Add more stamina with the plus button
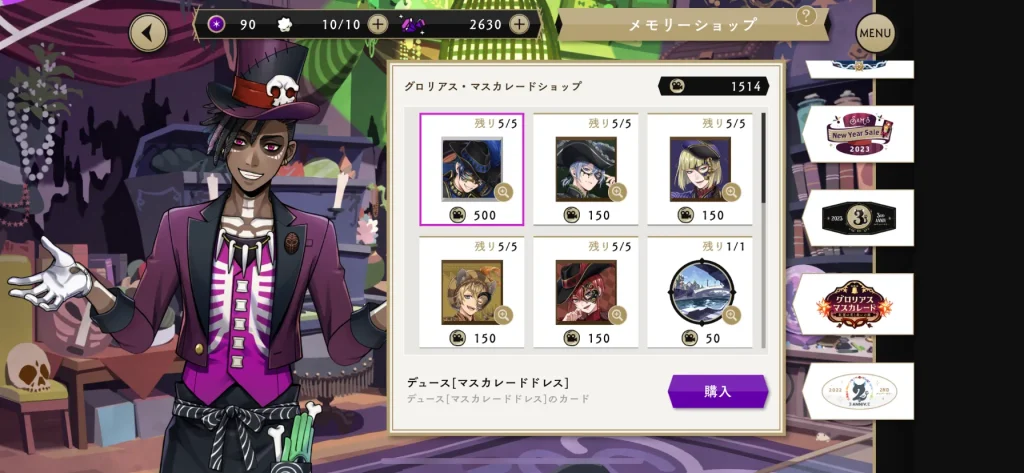Viewport: 1024px width, 473px height. [377, 24]
